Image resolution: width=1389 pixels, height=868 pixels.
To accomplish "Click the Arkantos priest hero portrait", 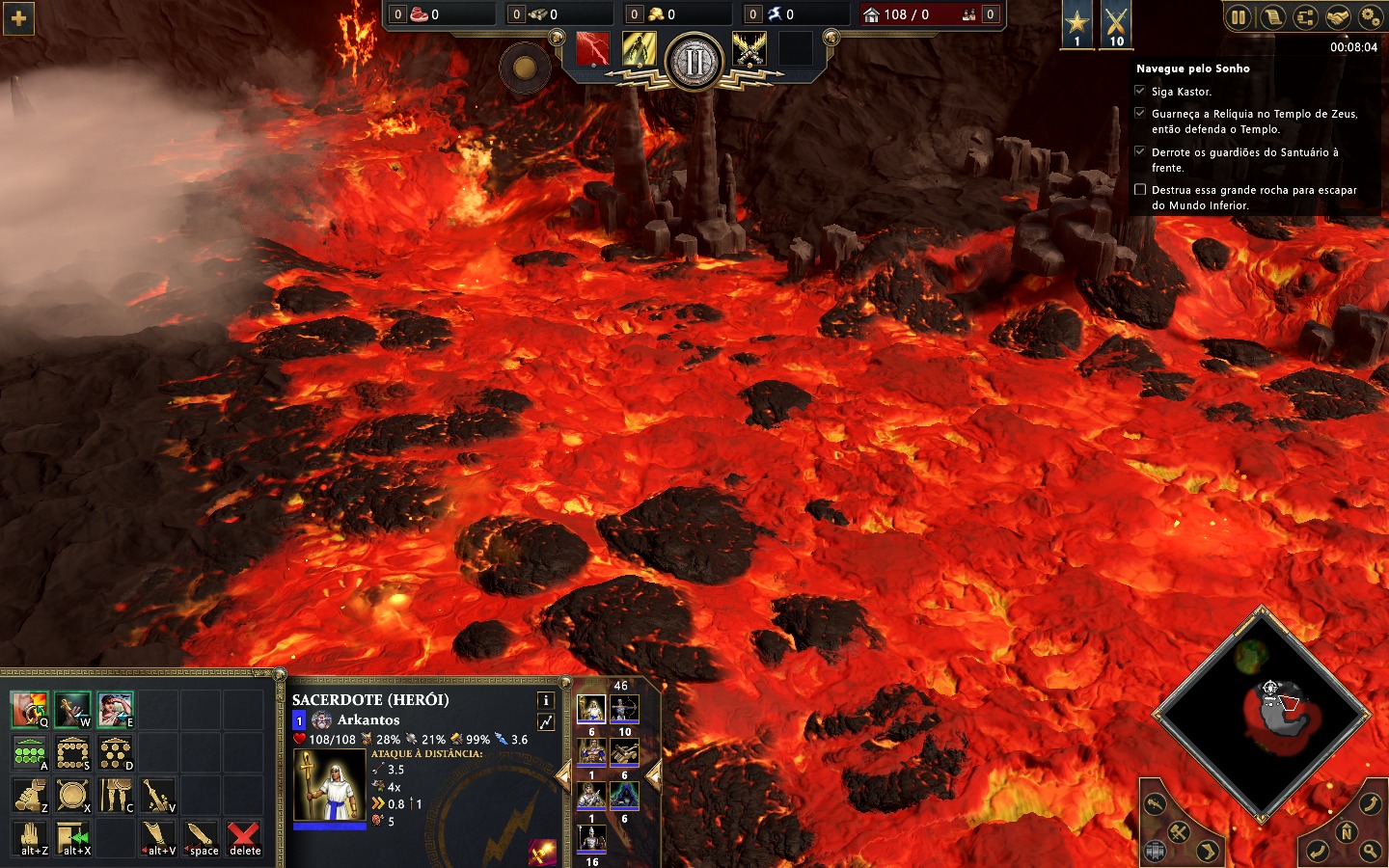I will click(x=329, y=784).
